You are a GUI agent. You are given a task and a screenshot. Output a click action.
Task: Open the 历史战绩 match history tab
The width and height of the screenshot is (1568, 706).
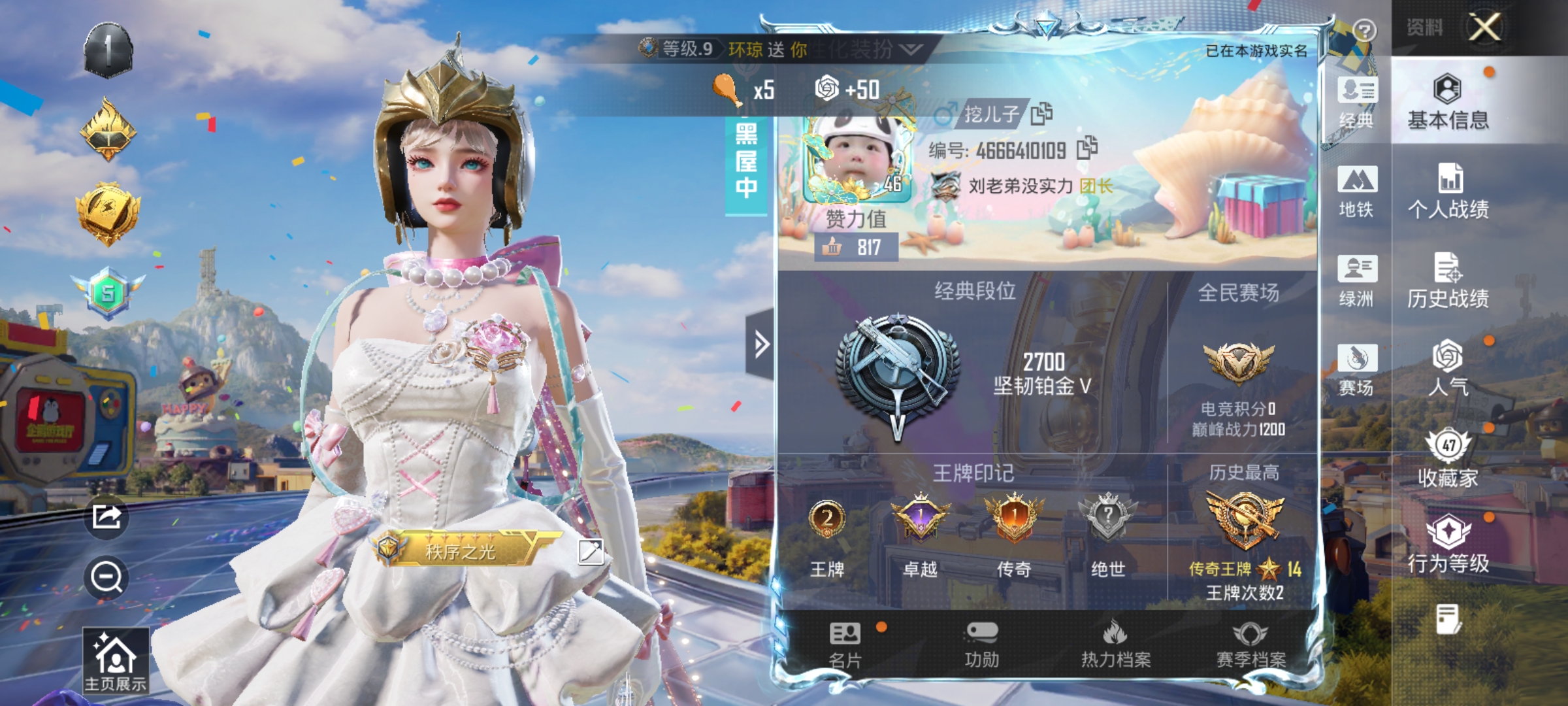[1448, 280]
